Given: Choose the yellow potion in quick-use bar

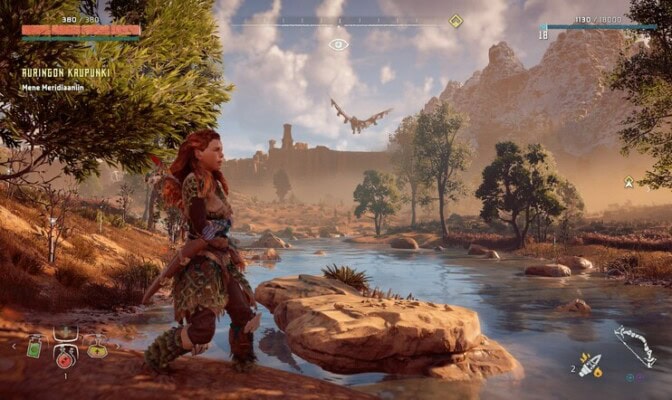Looking at the screenshot, I should pos(97,351).
